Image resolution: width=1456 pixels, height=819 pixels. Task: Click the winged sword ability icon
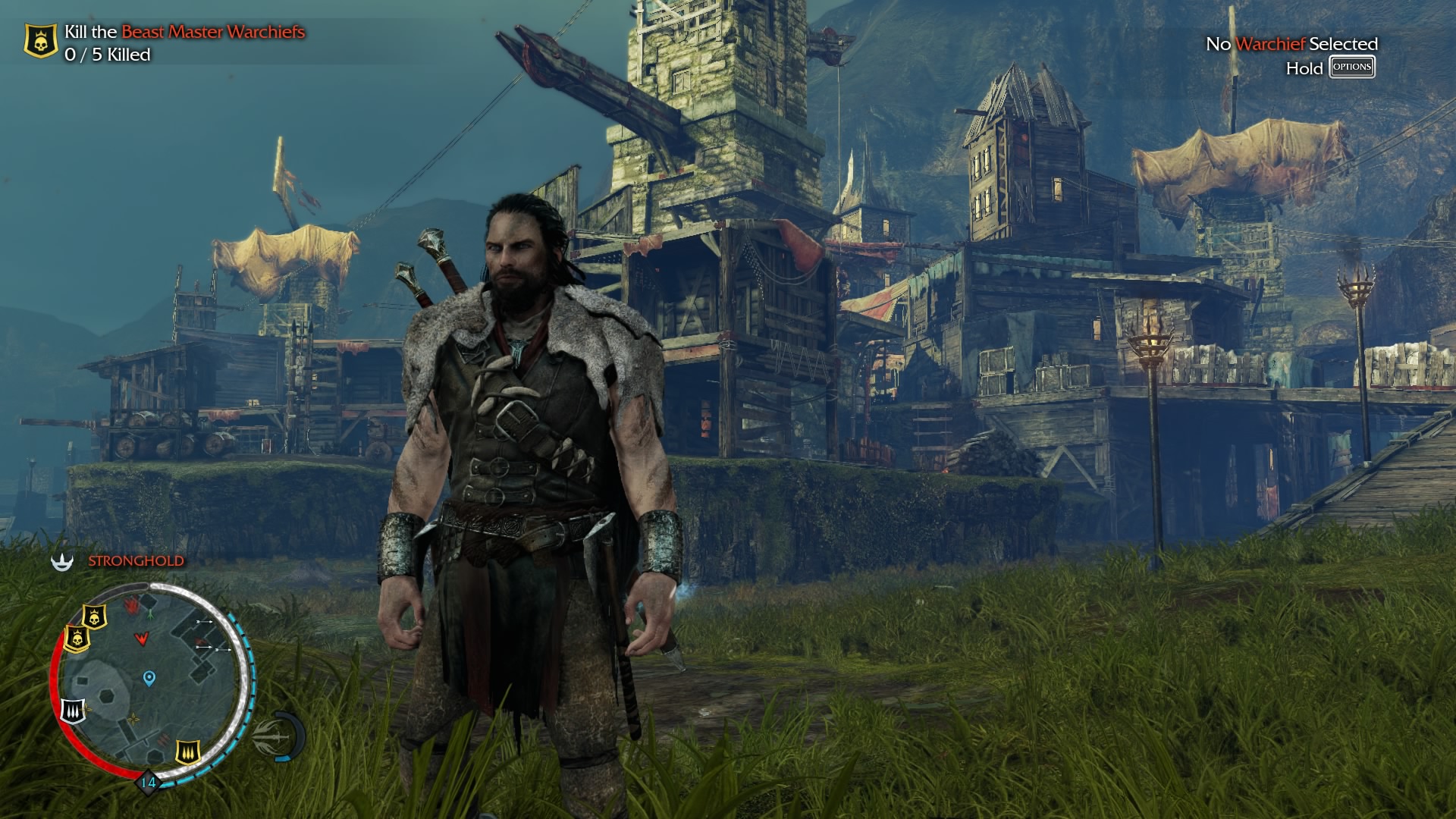270,734
